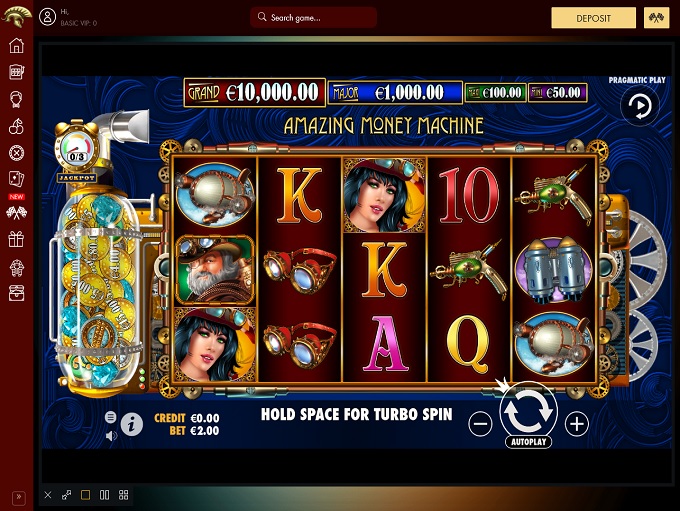
Task: Close the game with the X icon
Action: coord(48,495)
